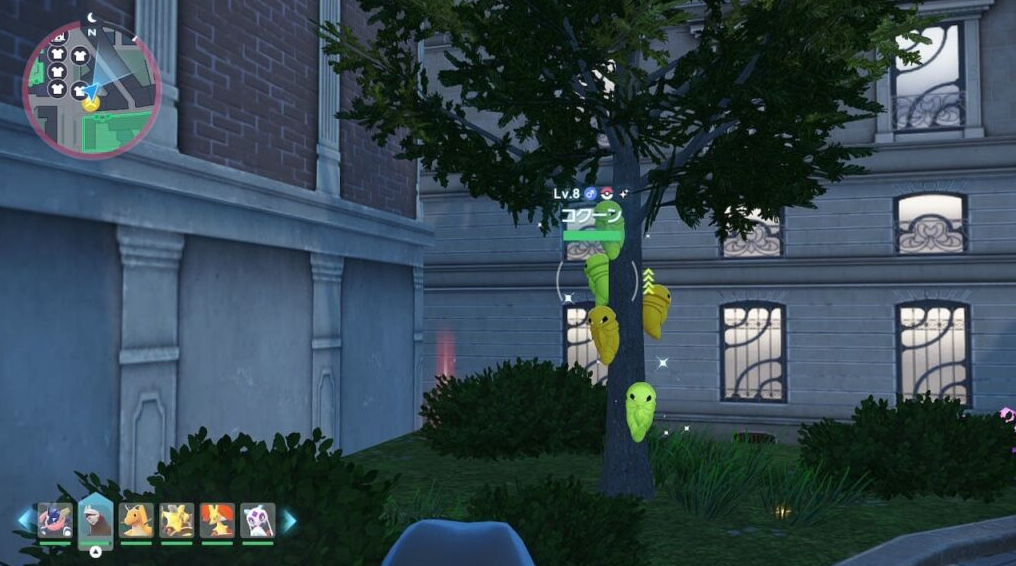Click the left arrow of the party bar
1016x566 pixels.
pos(24,520)
